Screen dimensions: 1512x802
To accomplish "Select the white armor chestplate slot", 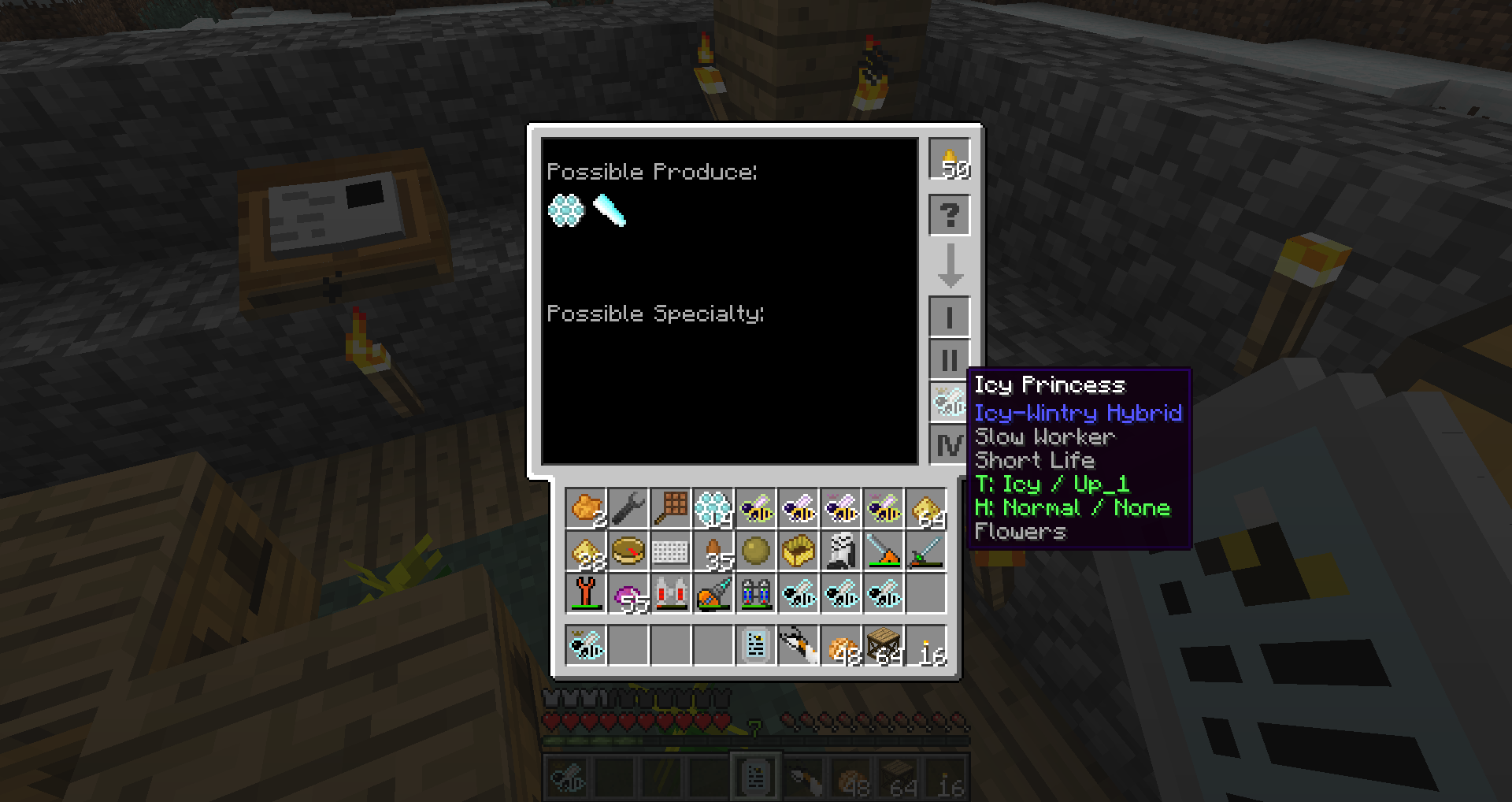I will coord(841,551).
